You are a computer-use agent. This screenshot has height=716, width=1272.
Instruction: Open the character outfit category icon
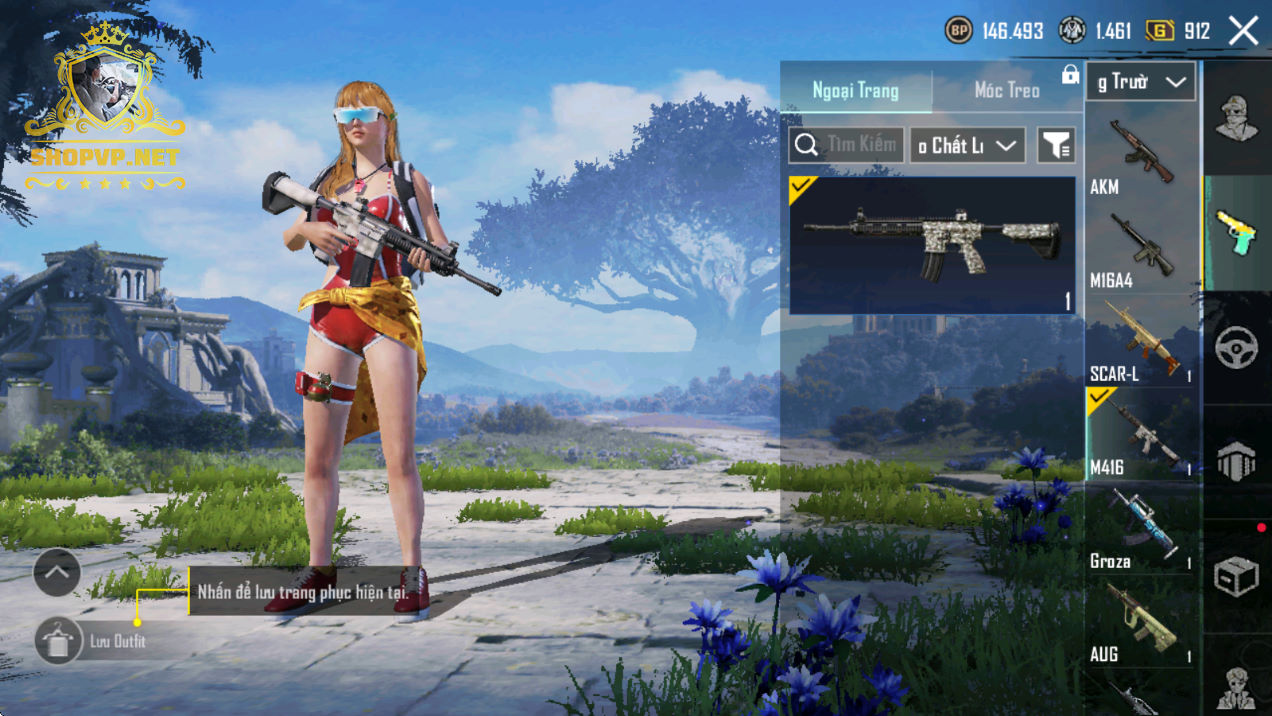1237,119
